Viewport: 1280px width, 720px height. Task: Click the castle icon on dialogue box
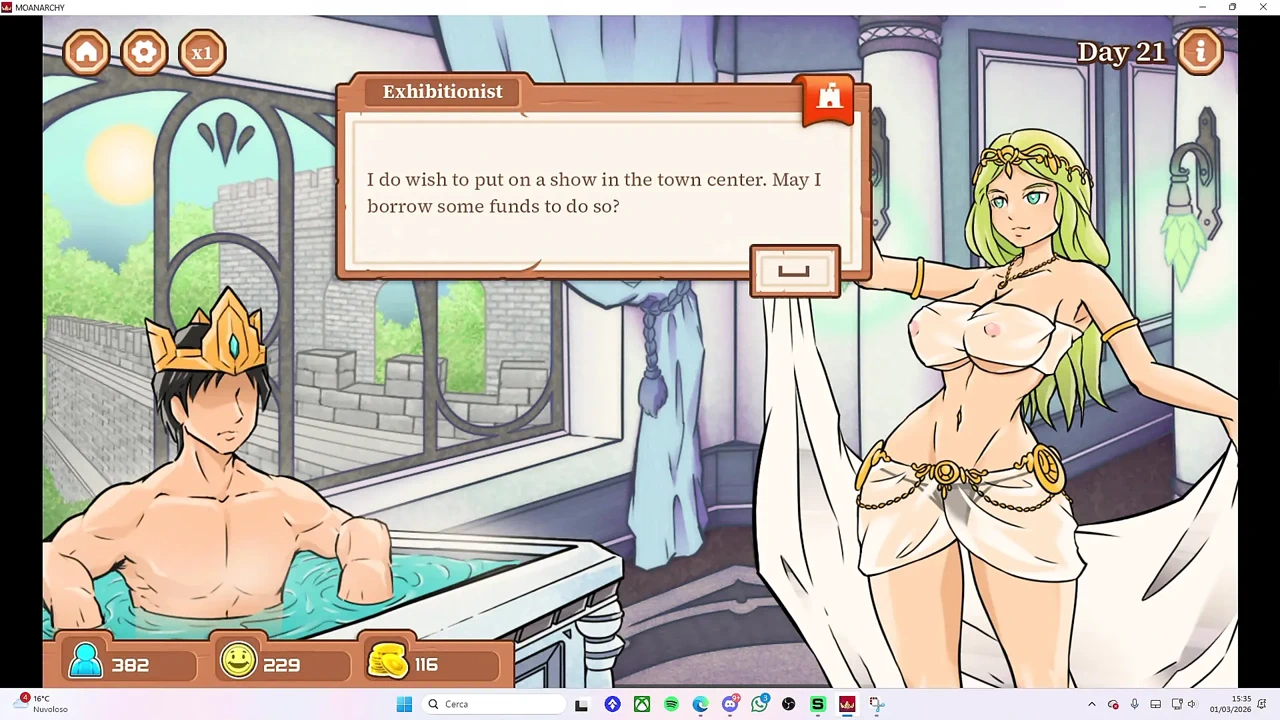click(x=829, y=98)
